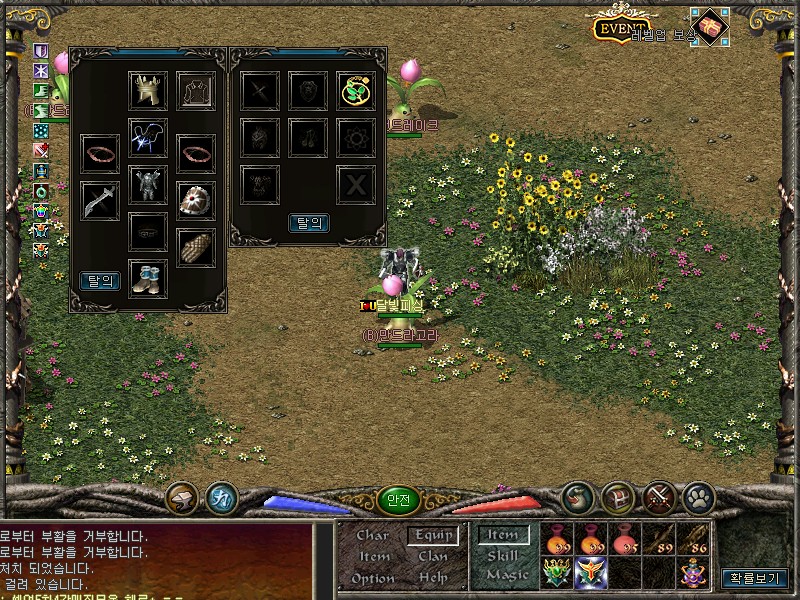Open the Char menu

coord(373,535)
